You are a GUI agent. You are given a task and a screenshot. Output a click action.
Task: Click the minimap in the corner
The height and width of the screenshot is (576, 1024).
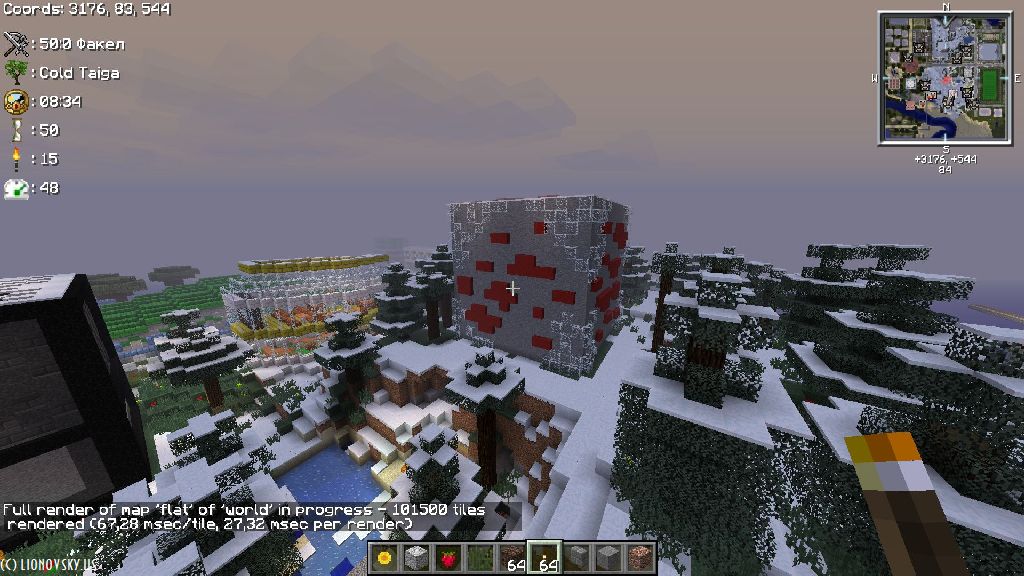945,78
